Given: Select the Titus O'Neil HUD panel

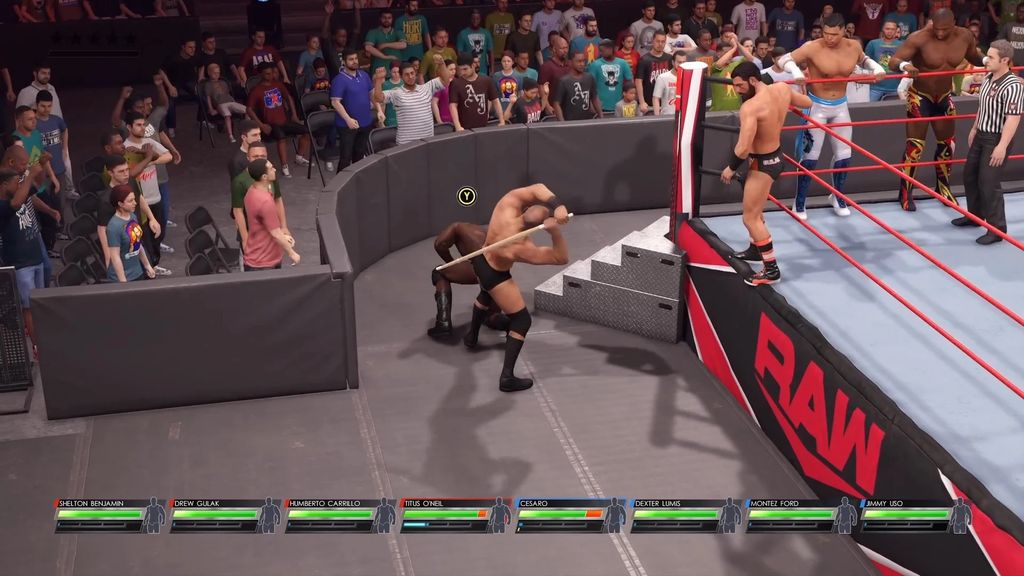Looking at the screenshot, I should [455, 515].
